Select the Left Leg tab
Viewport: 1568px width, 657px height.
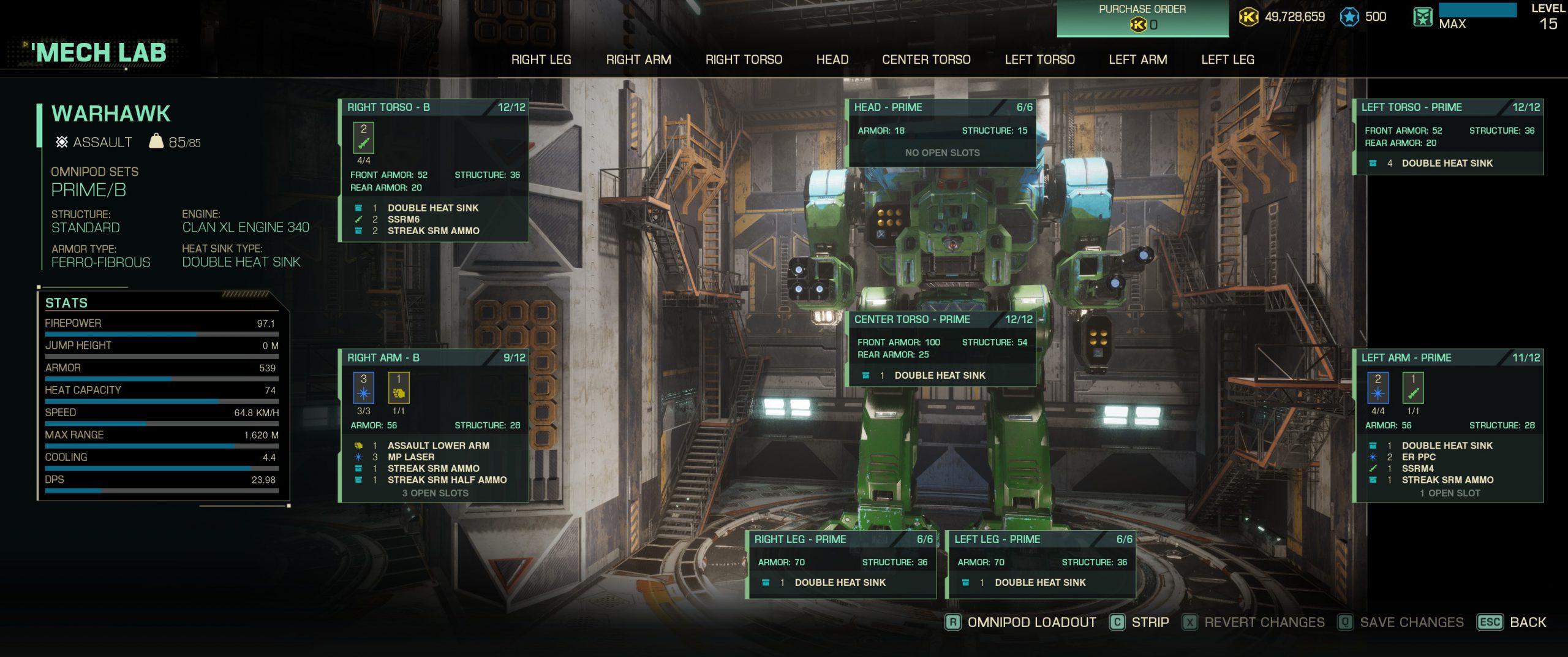tap(1227, 59)
